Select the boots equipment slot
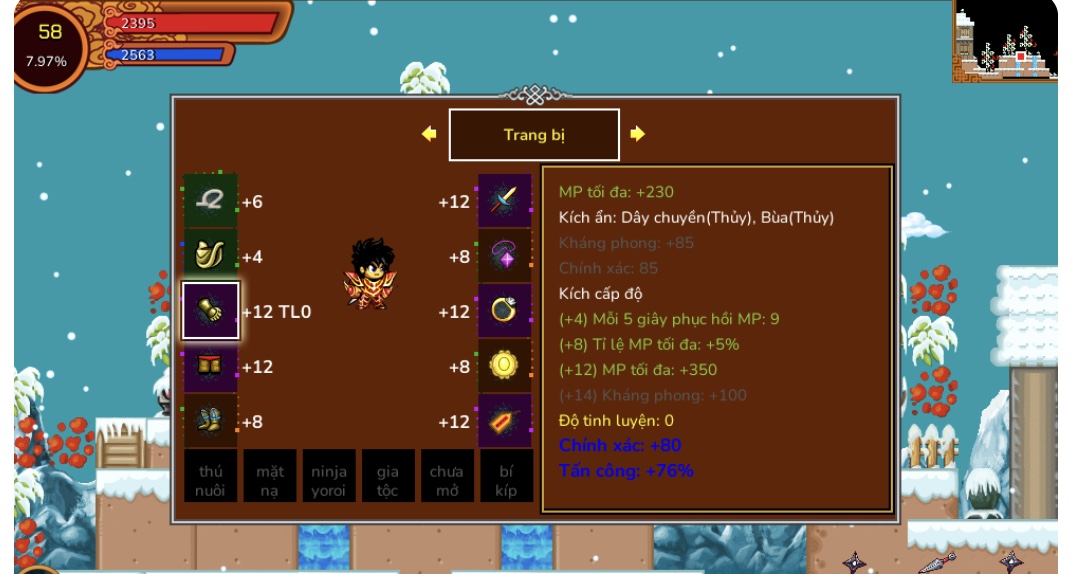Viewport: 1071px width, 574px height. pyautogui.click(x=210, y=421)
